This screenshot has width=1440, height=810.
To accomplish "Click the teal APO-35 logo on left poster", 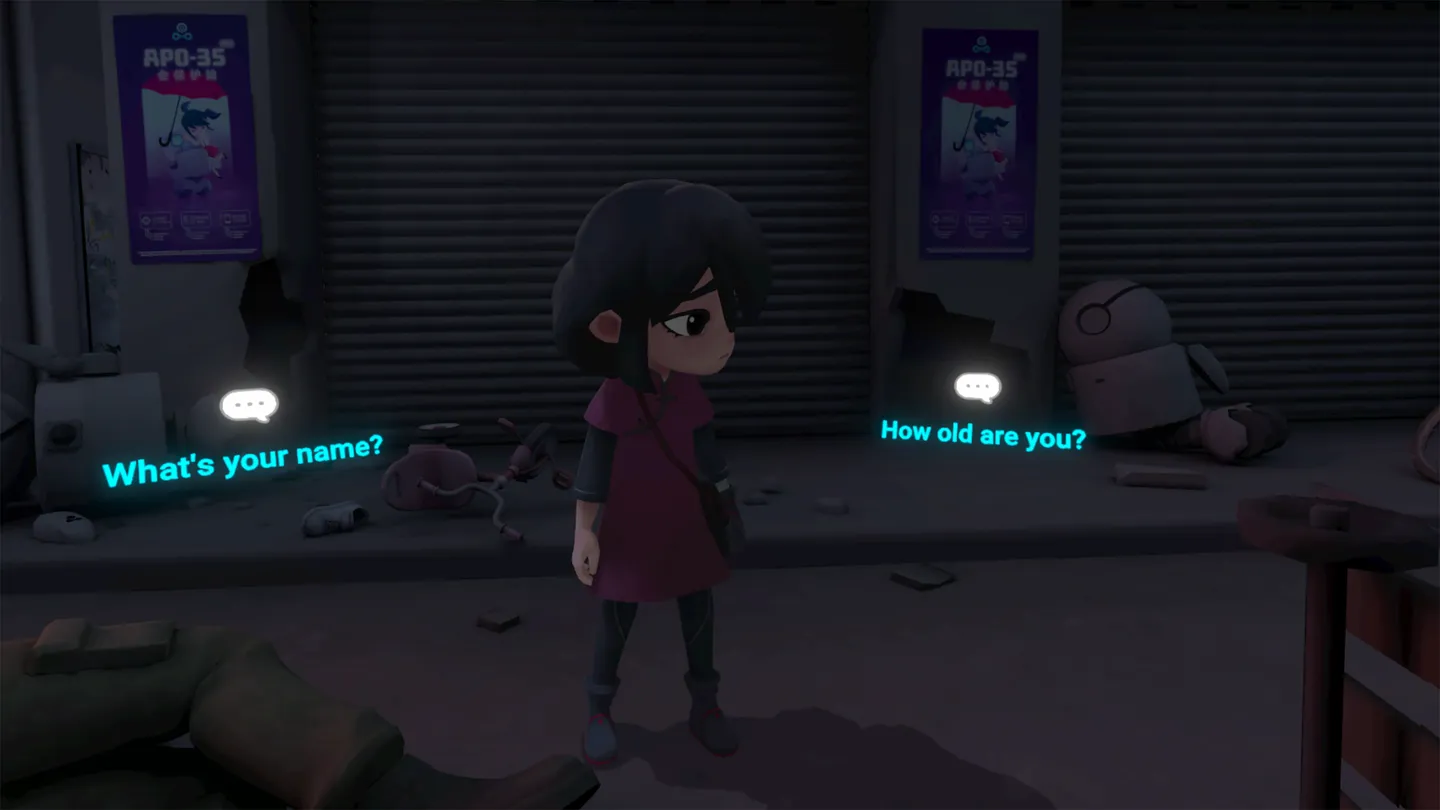I will [181, 31].
